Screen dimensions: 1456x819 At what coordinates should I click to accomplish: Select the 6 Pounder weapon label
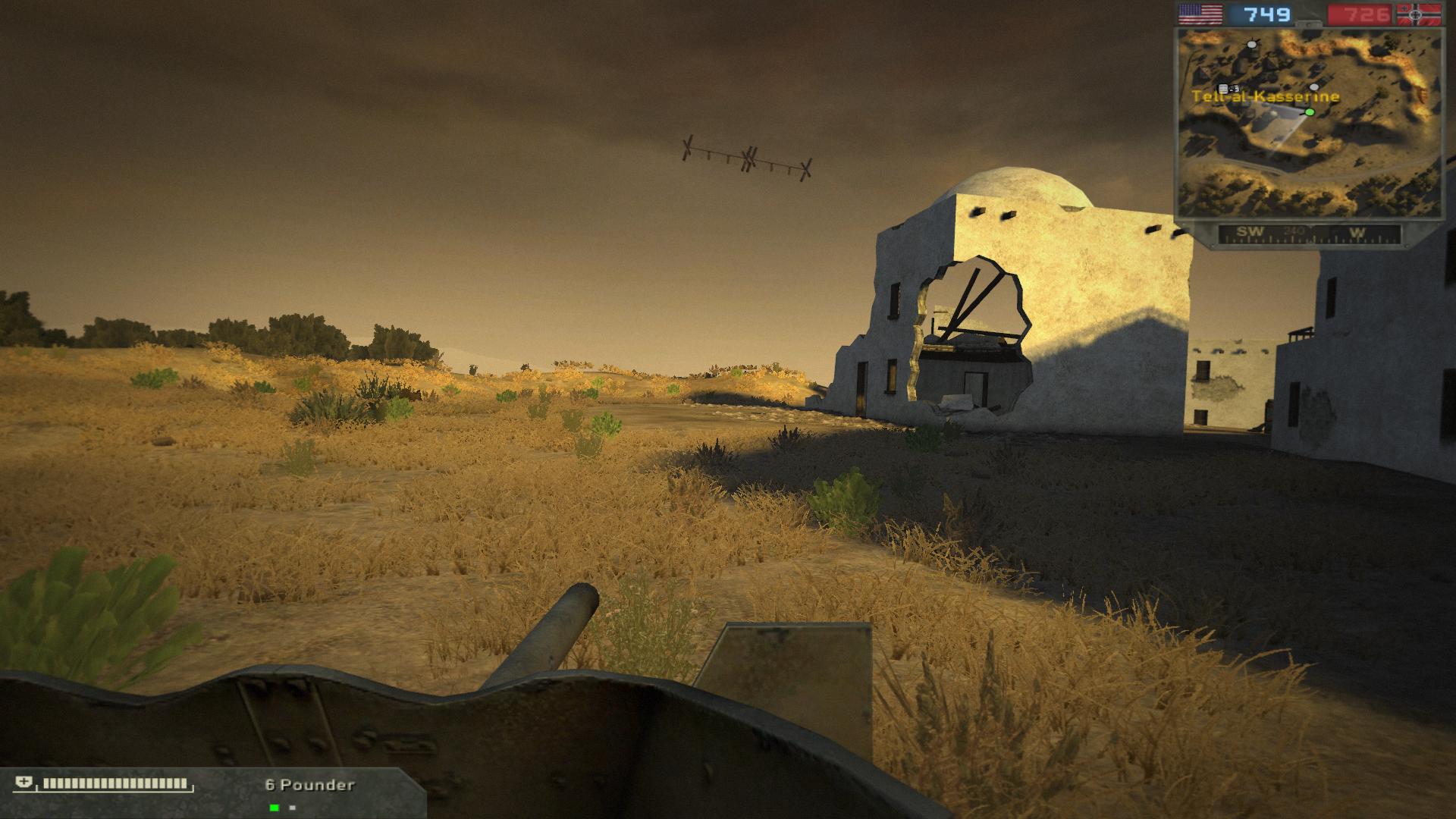click(309, 785)
